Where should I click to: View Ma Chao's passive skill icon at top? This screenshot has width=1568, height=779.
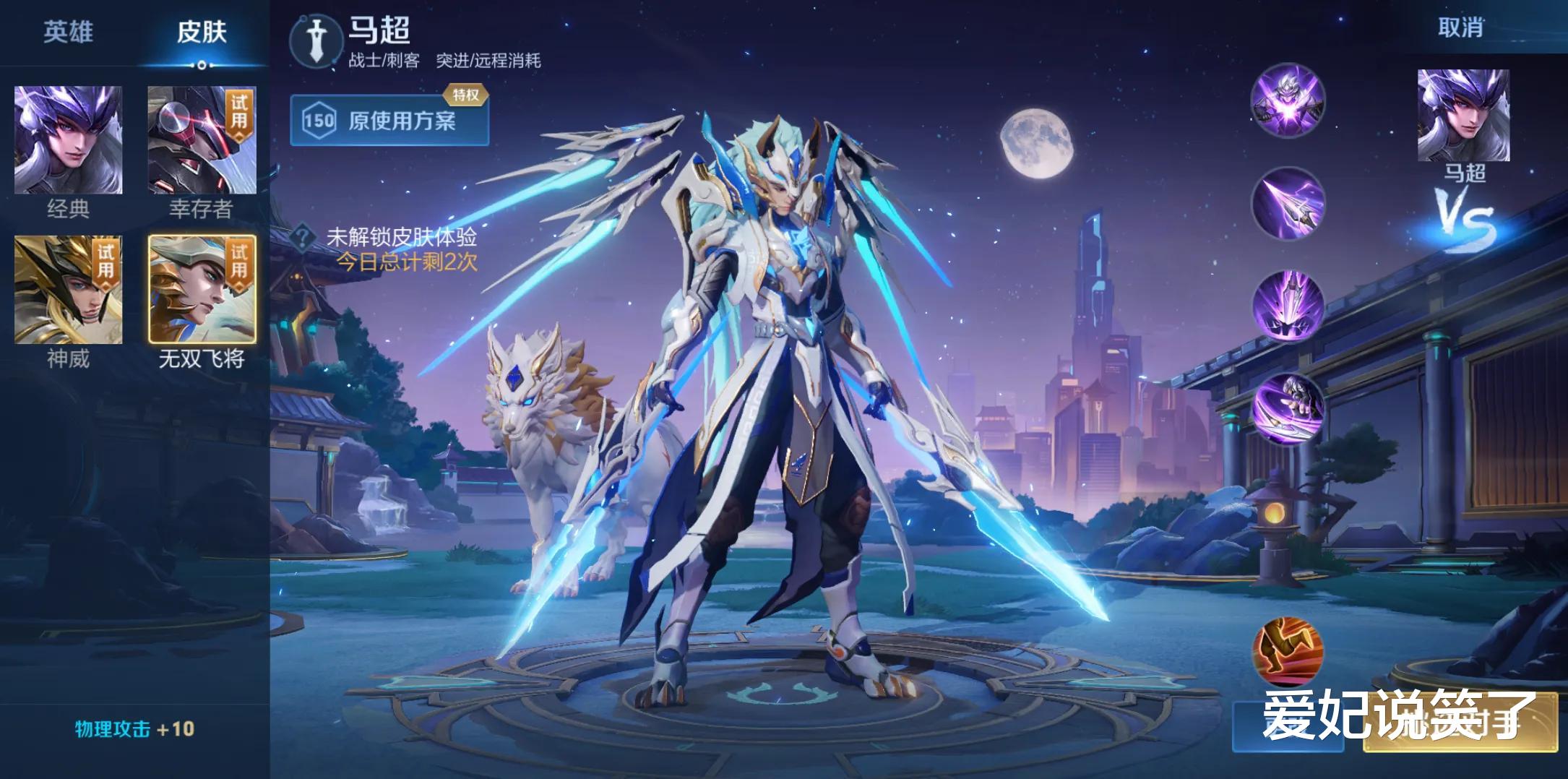(x=1288, y=100)
